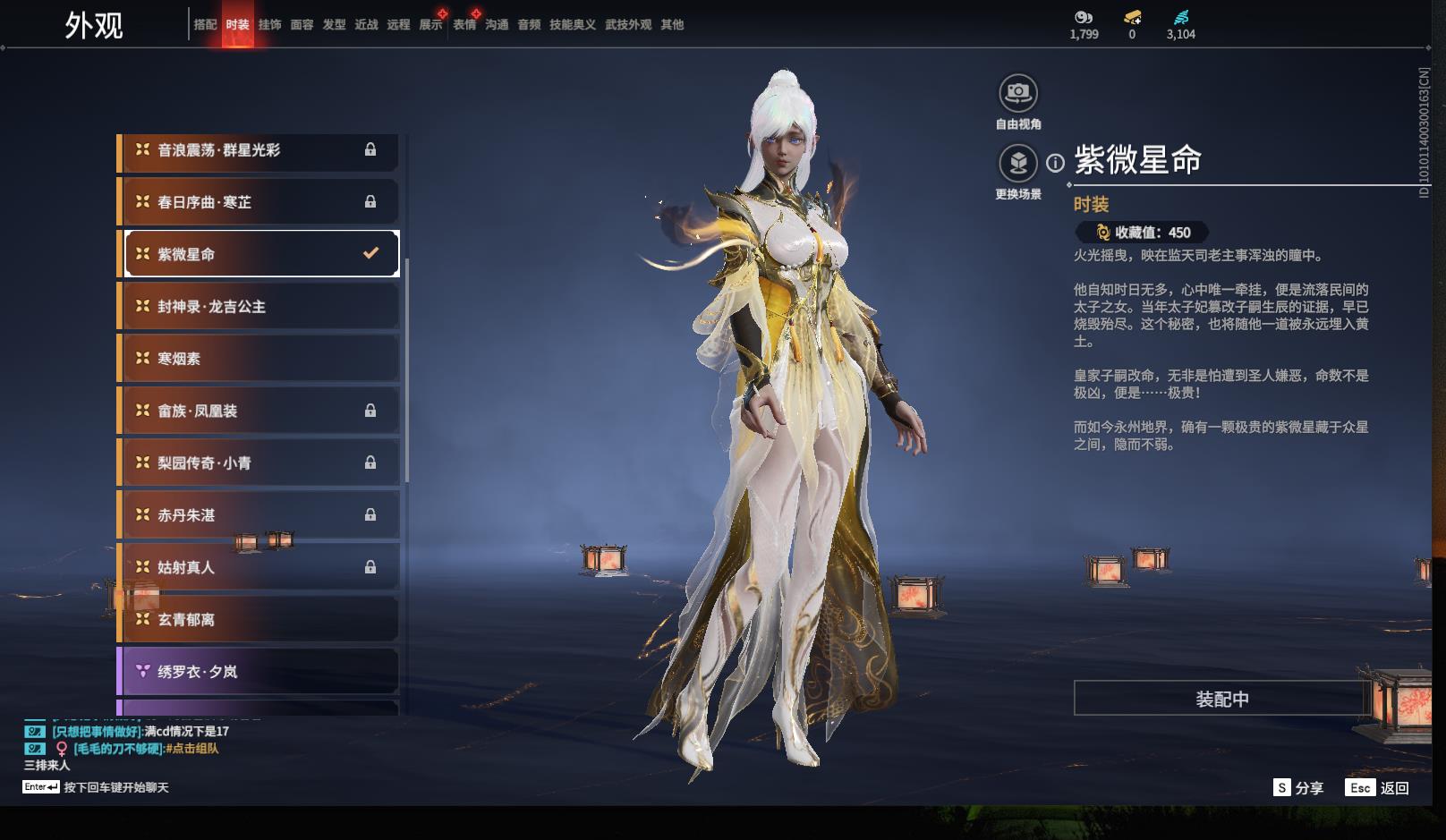Open the 技能奥义 tab

point(572,25)
